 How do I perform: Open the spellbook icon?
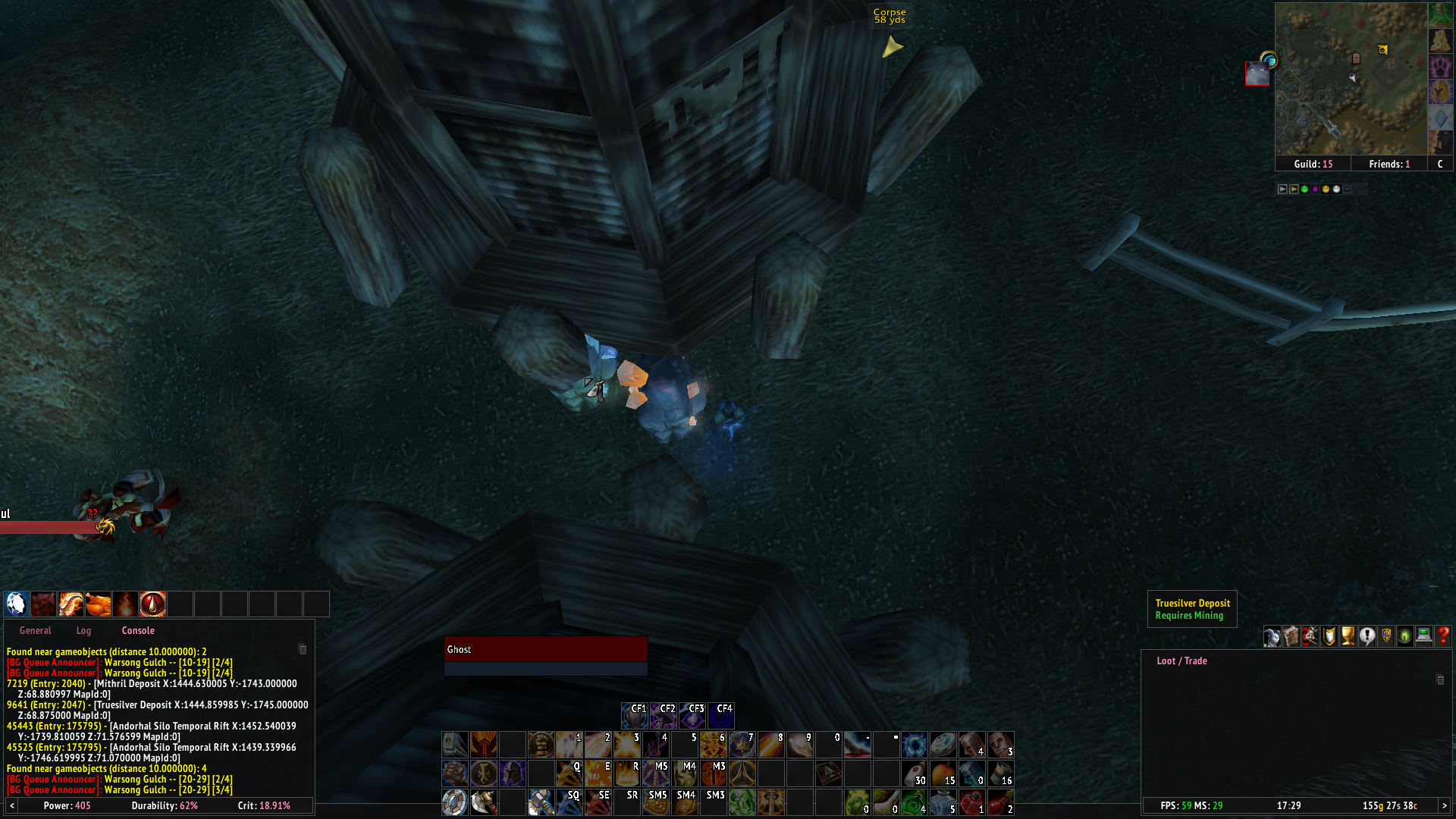click(1291, 635)
